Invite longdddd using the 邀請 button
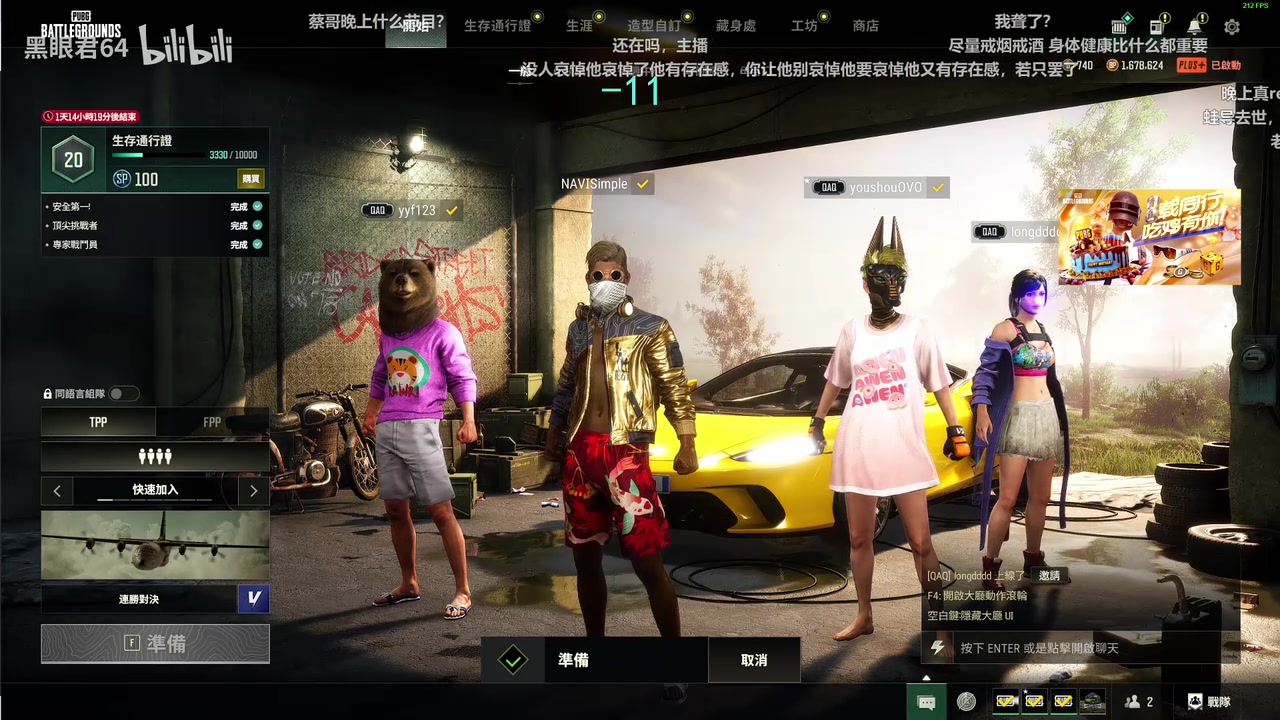This screenshot has height=720, width=1280. click(1049, 575)
